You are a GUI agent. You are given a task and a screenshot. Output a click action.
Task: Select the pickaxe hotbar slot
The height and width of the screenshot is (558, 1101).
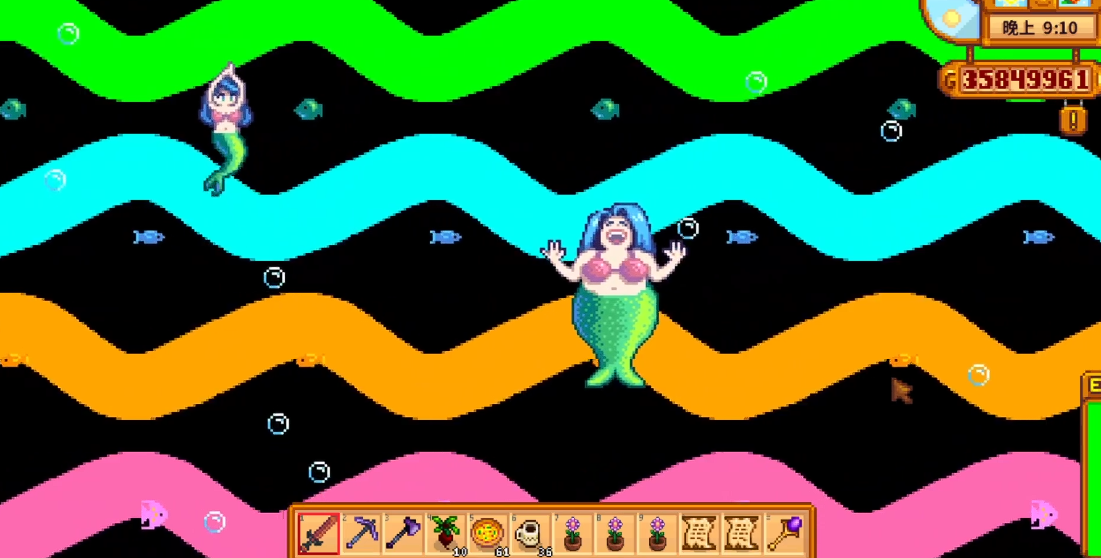[361, 531]
